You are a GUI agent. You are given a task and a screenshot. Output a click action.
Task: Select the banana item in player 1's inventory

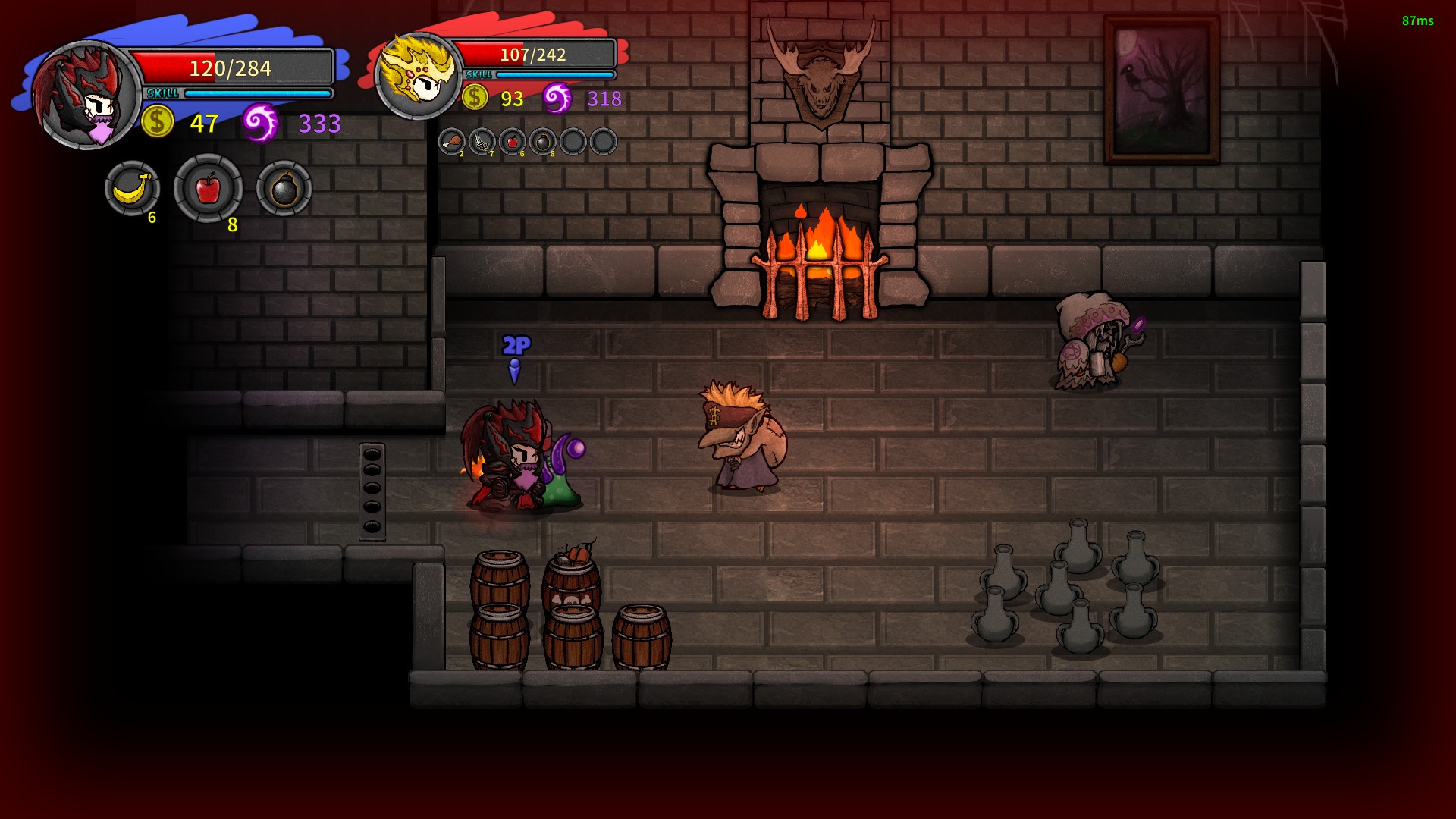click(132, 189)
